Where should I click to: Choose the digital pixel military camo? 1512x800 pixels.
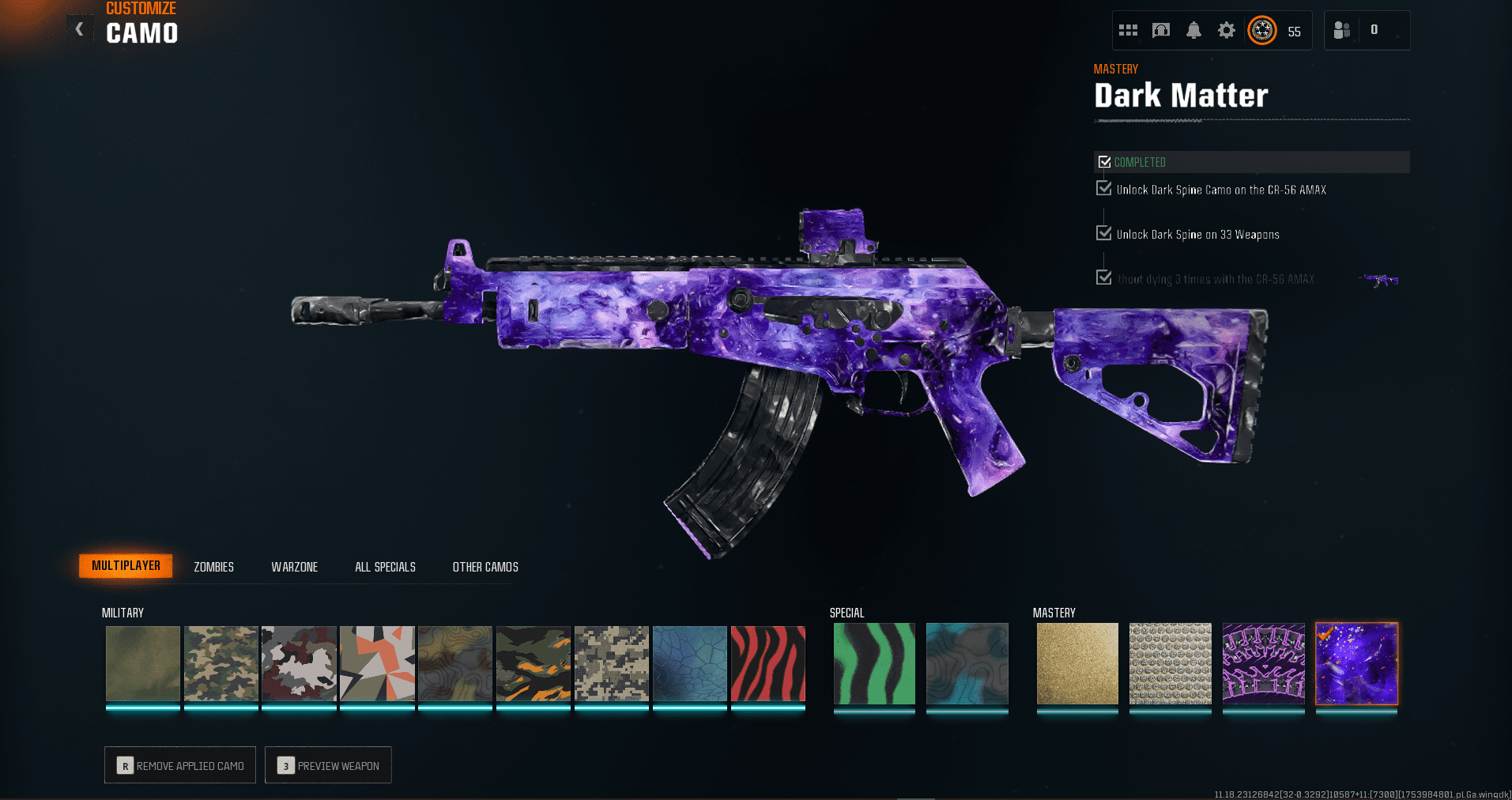pos(611,663)
